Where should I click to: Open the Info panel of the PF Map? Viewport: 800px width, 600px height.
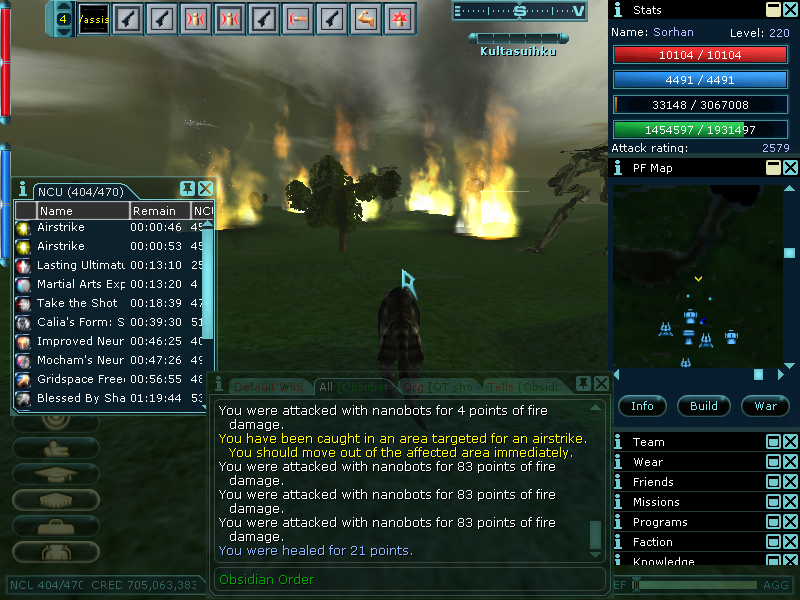coord(643,406)
